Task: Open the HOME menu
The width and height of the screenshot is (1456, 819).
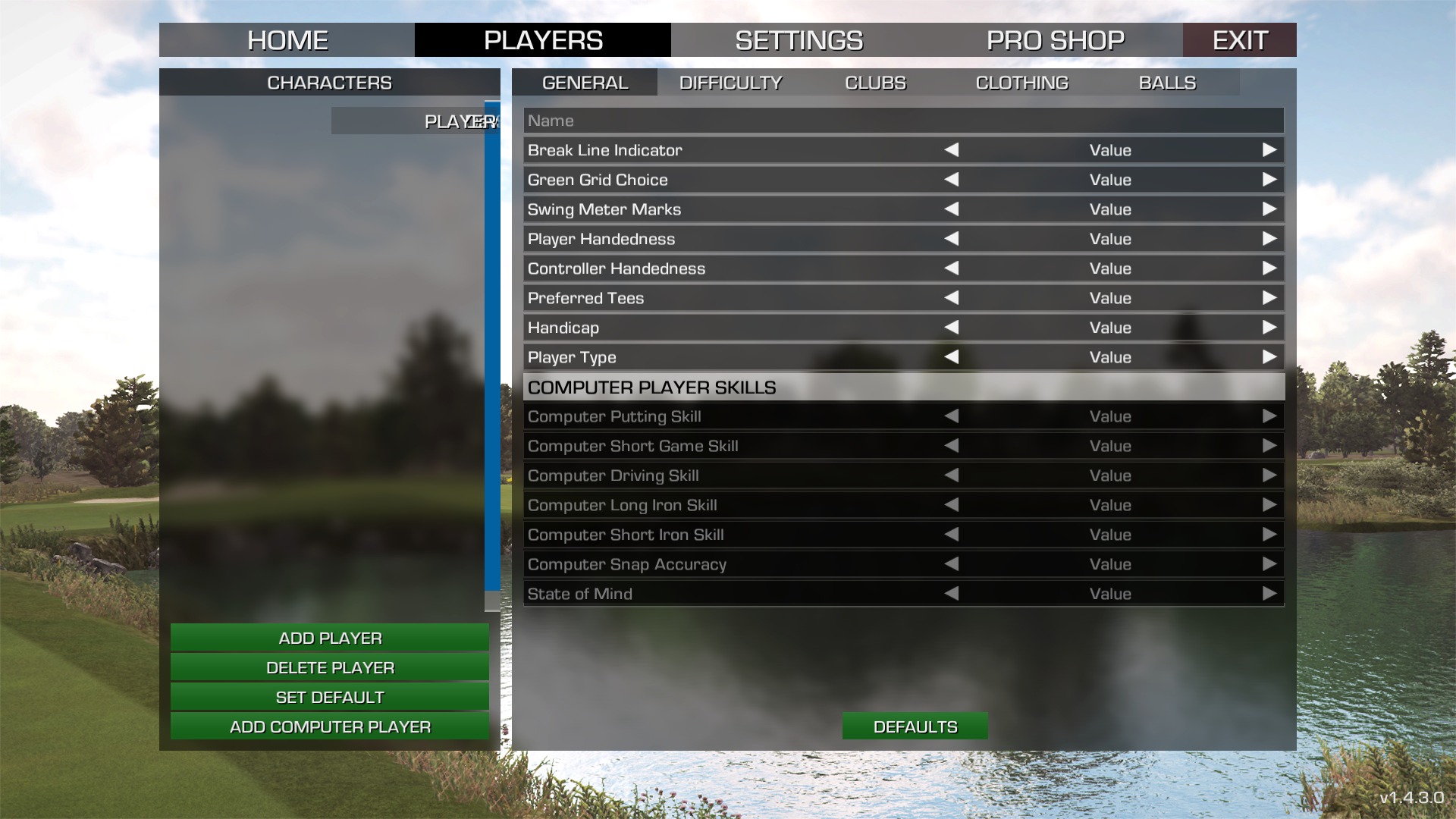Action: tap(287, 40)
